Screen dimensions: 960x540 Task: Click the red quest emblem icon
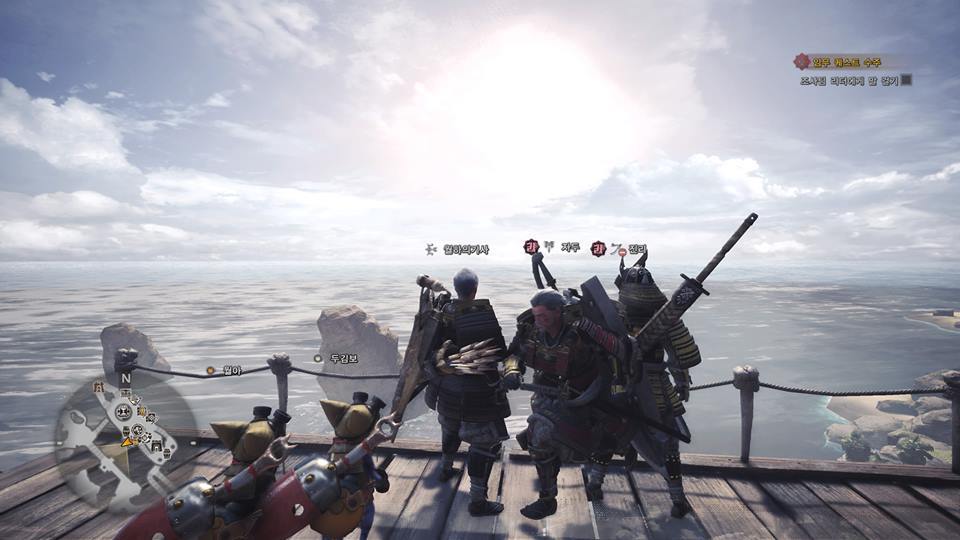(800, 61)
